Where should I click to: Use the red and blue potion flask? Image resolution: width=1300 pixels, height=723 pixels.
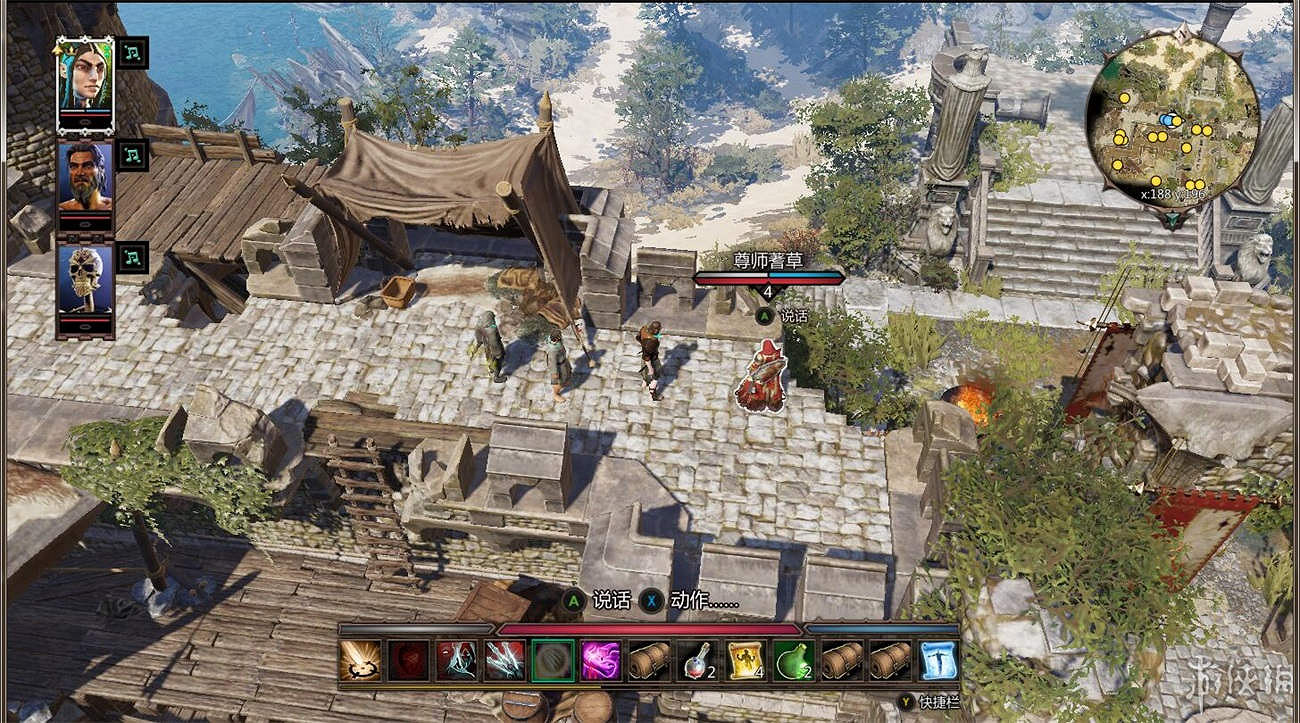point(696,661)
